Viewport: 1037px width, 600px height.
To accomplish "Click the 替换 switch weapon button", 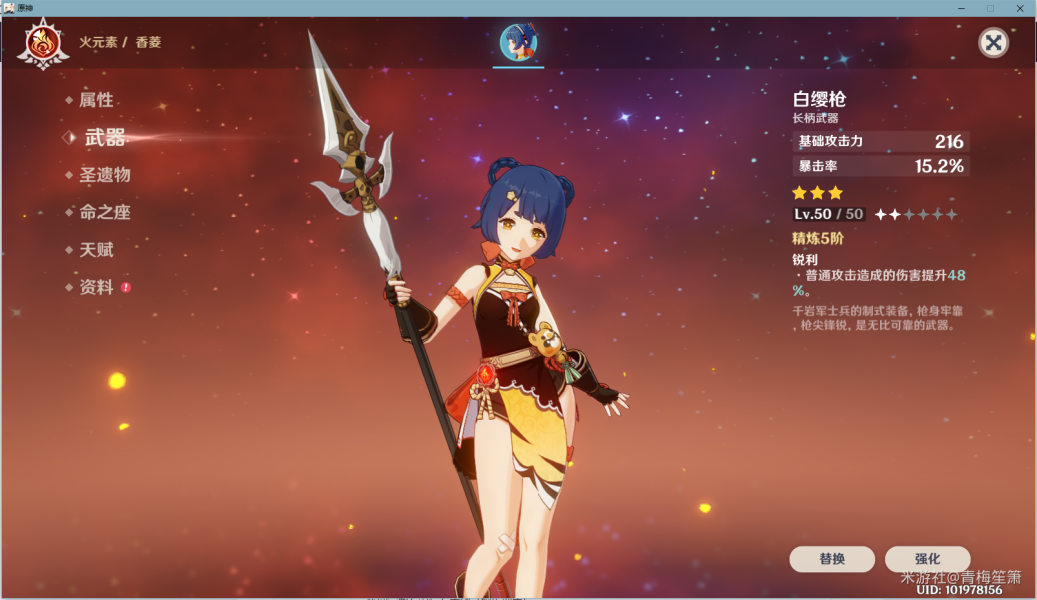I will click(x=832, y=559).
